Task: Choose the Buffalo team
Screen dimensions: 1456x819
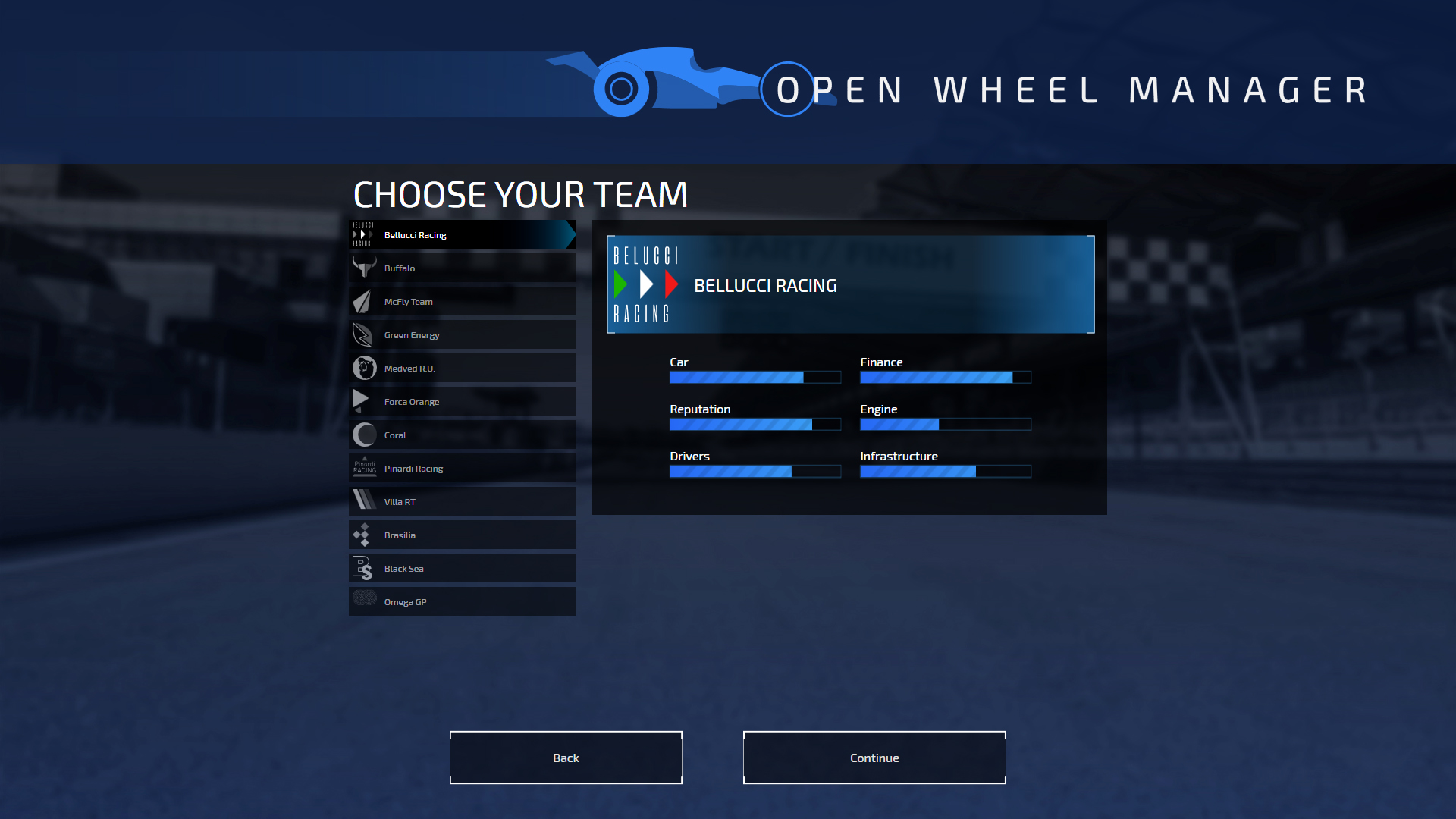Action: click(x=462, y=268)
